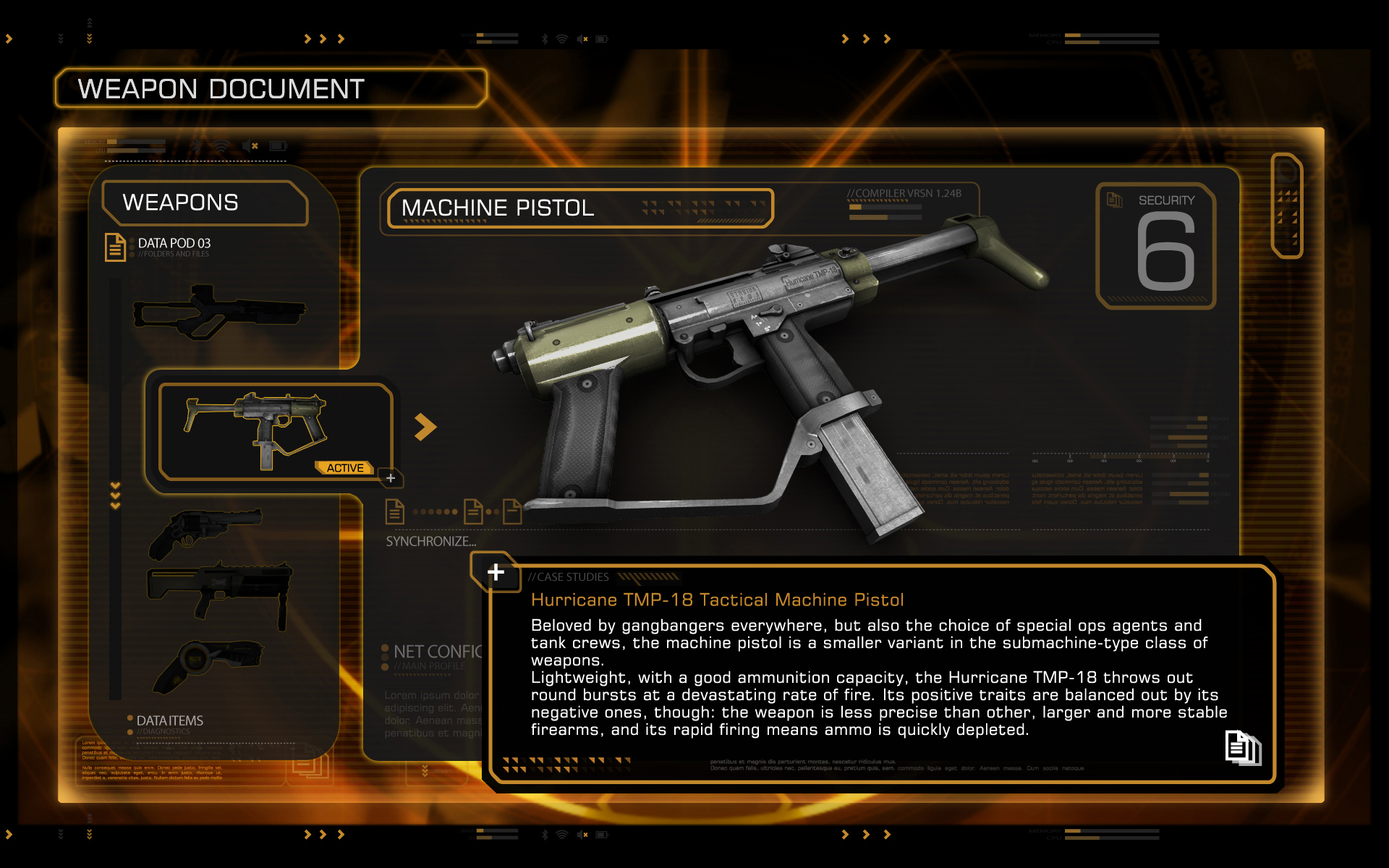Expand case studies with the plus button
This screenshot has height=868, width=1389.
496,572
